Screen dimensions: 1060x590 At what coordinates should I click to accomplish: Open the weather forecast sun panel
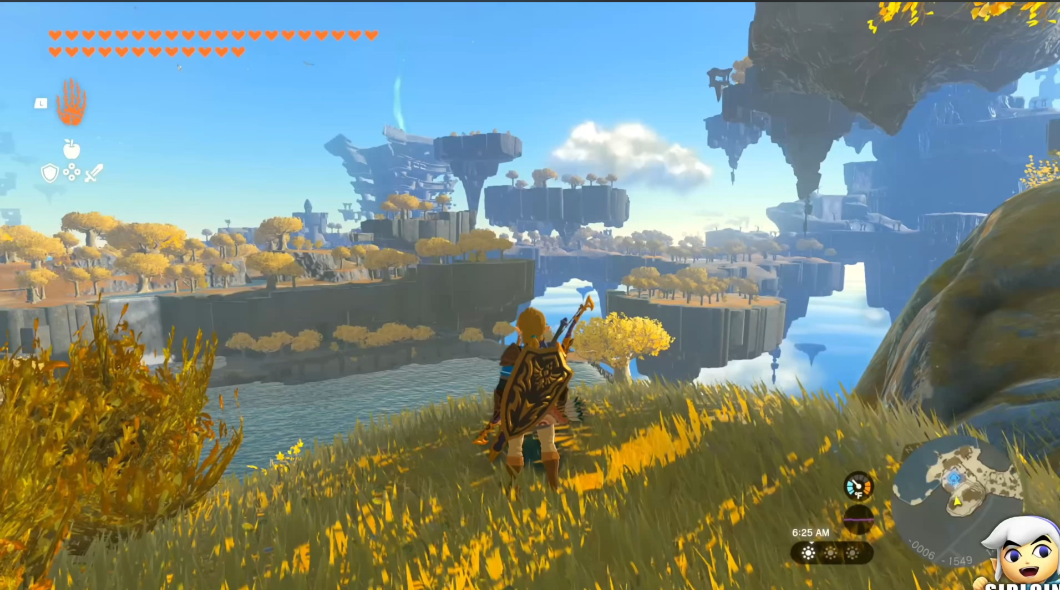[831, 553]
